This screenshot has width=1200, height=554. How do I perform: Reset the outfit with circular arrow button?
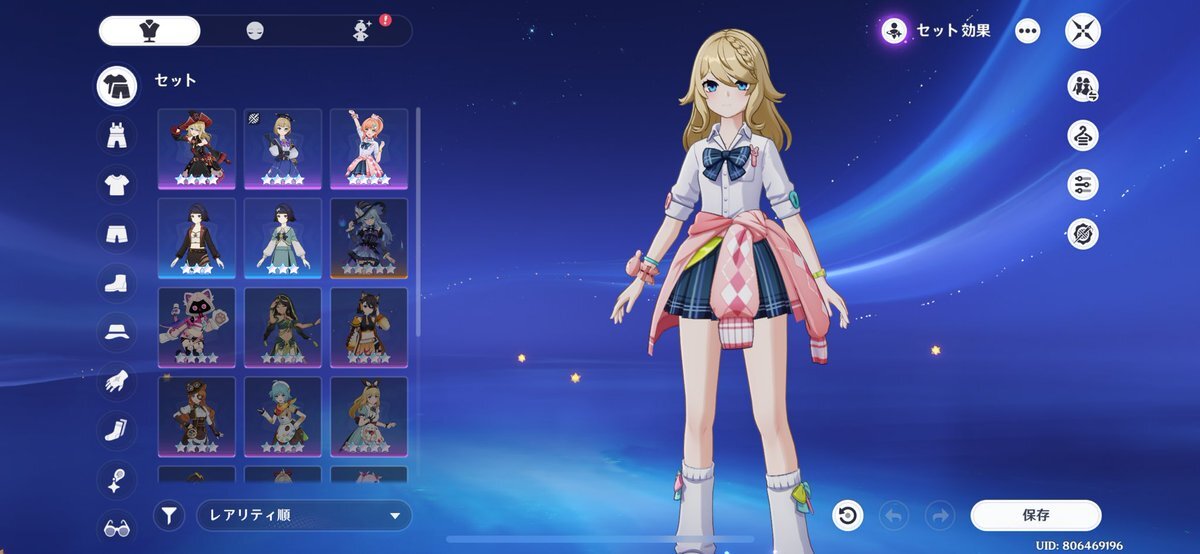pos(847,516)
